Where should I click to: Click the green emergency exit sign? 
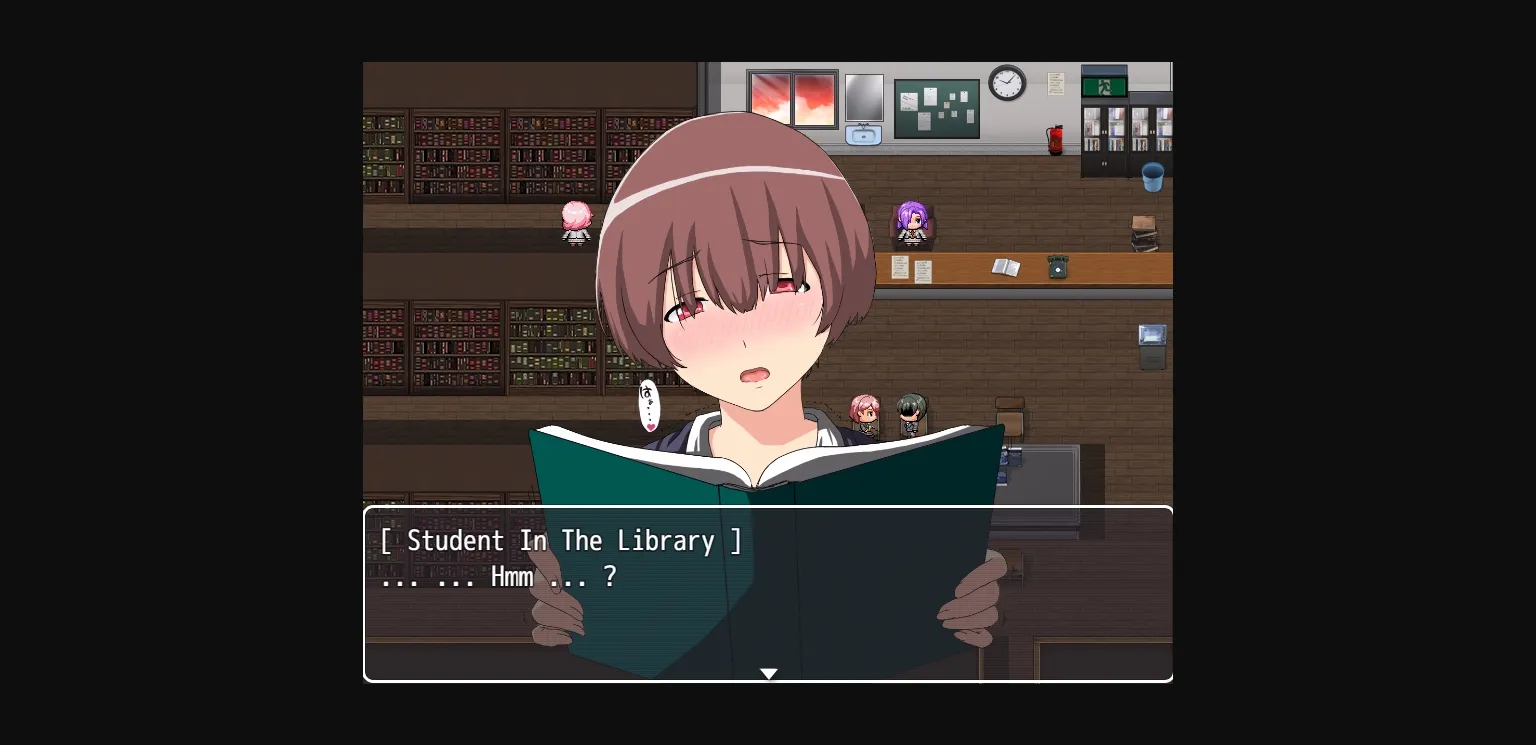point(1105,86)
